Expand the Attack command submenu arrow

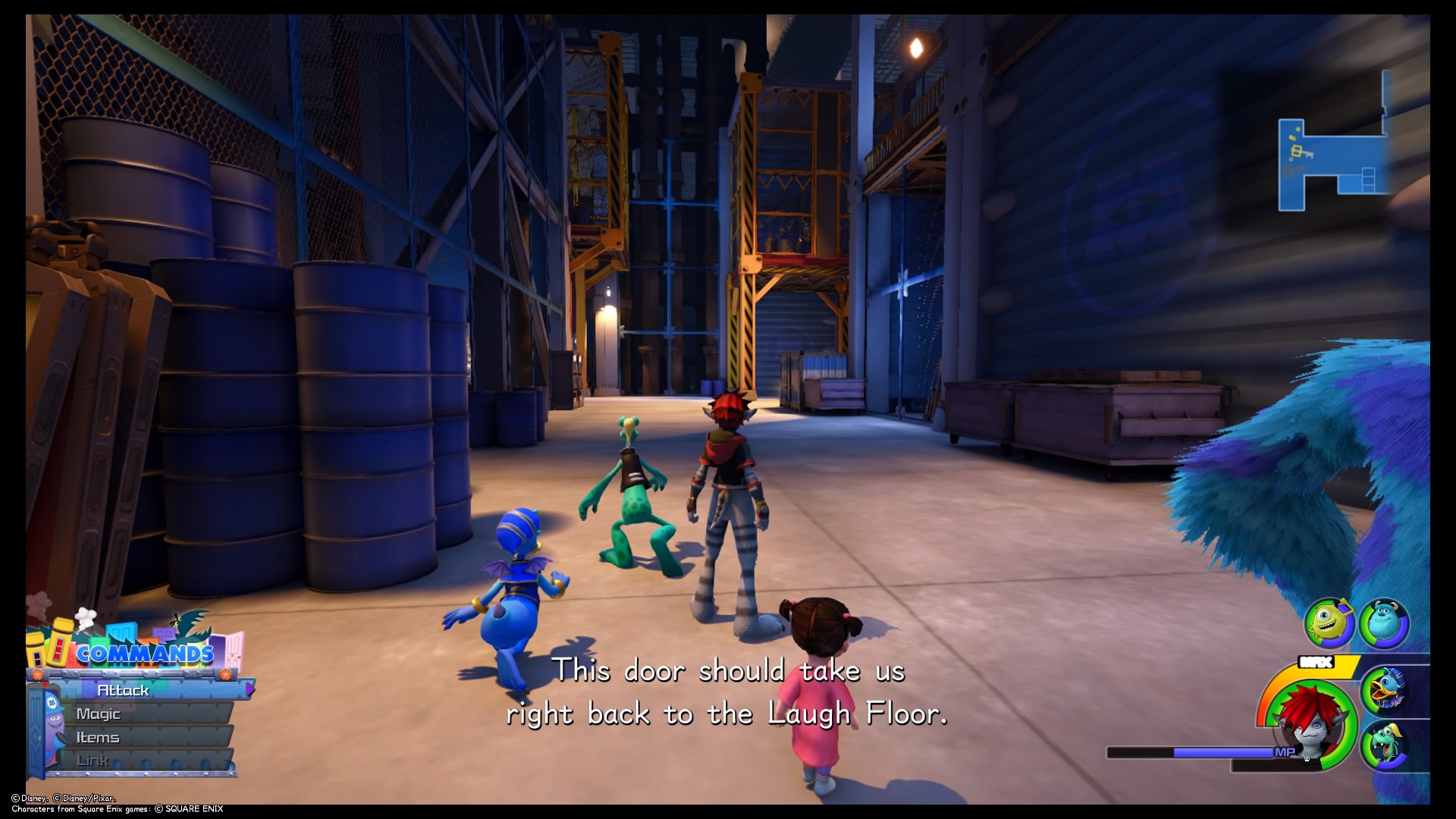pyautogui.click(x=249, y=691)
